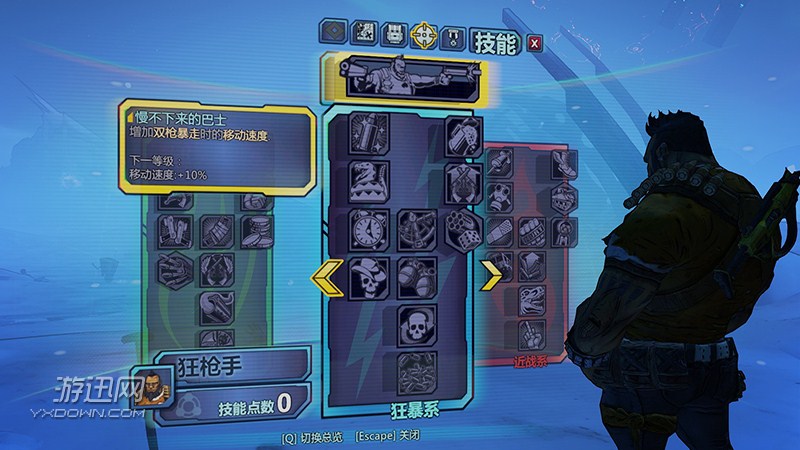800x450 pixels.
Task: Show the next skill tree with right arrow
Action: (492, 276)
